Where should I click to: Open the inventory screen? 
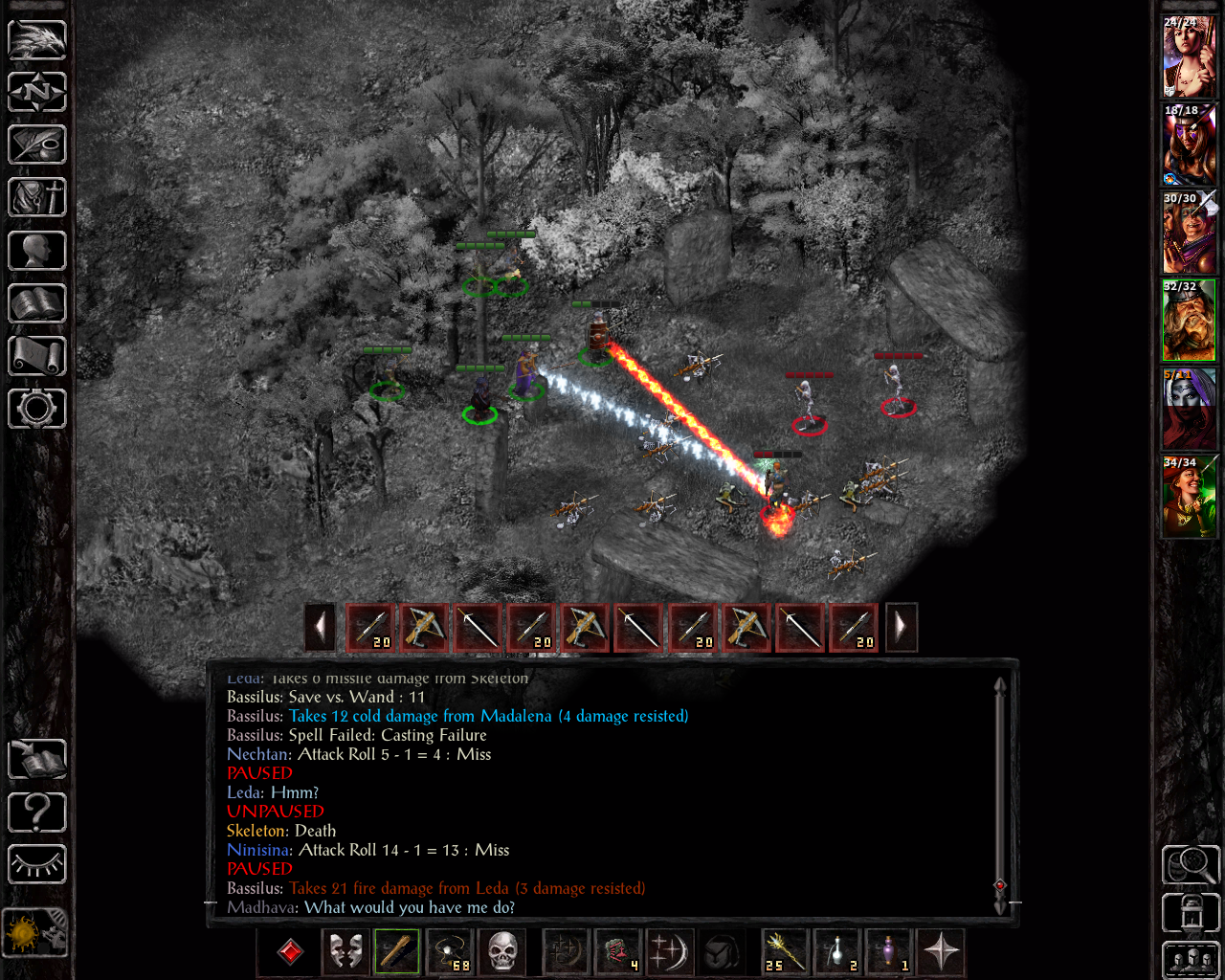coord(36,198)
